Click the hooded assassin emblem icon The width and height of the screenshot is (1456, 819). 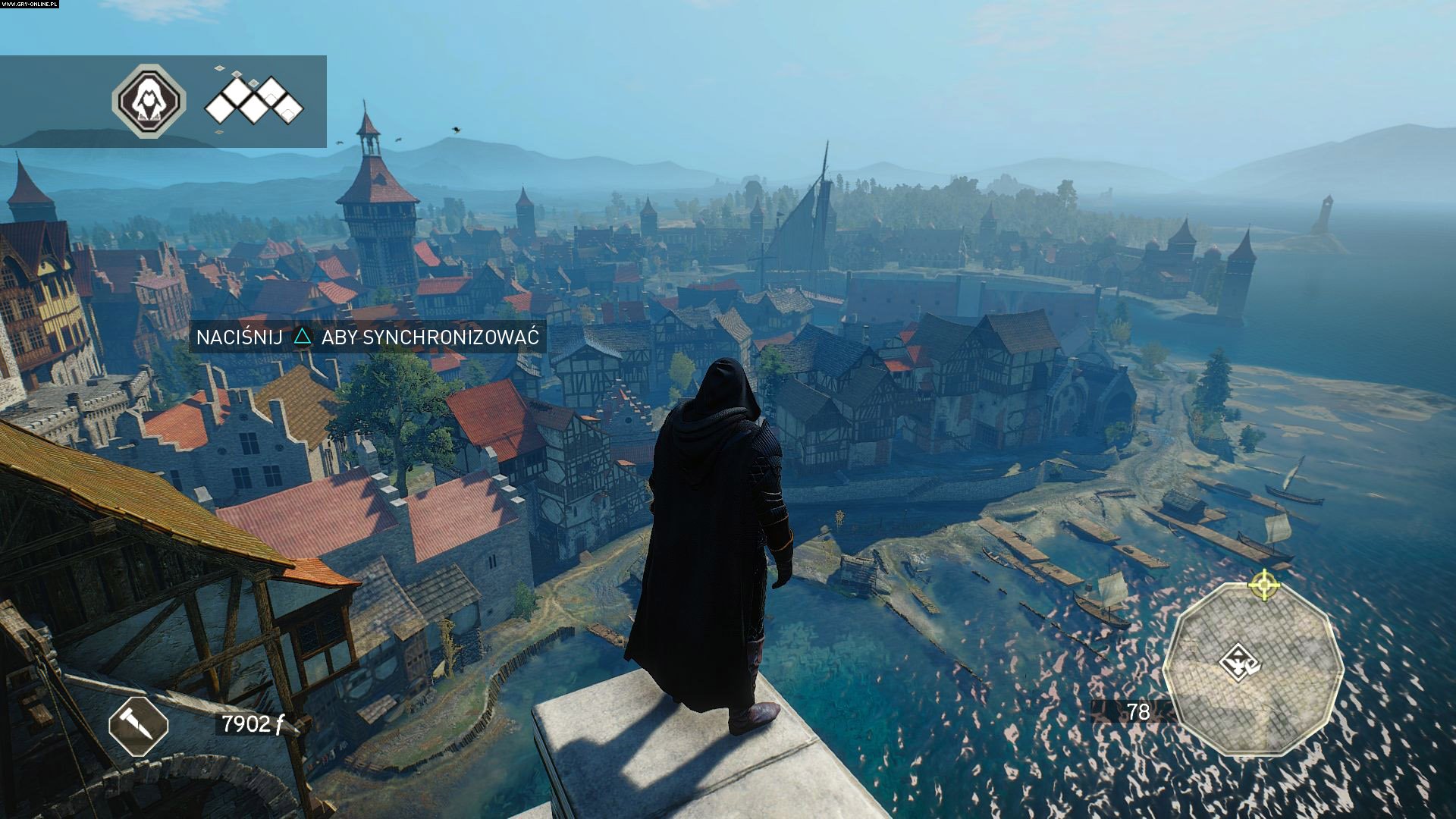149,101
